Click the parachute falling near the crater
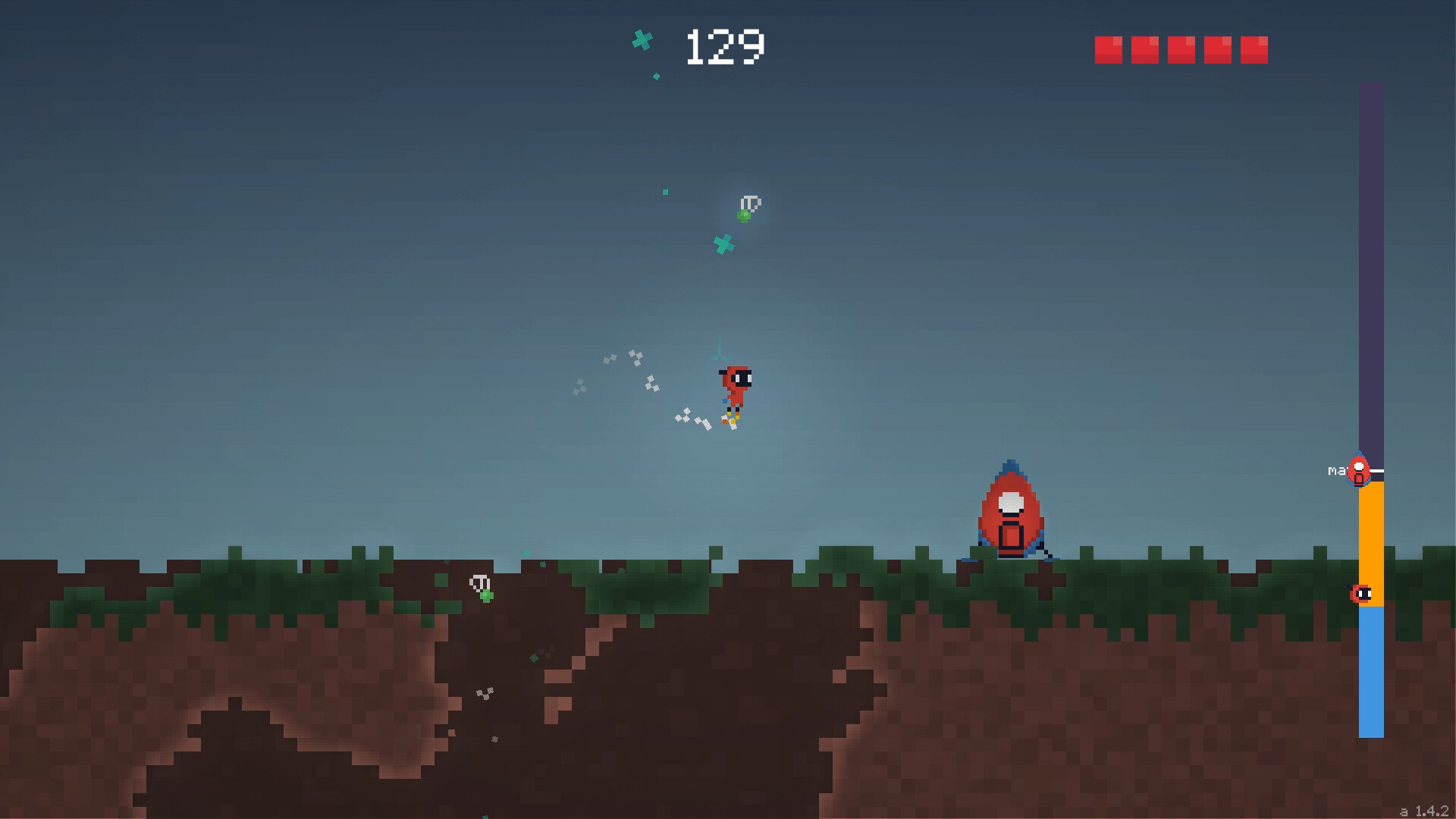This screenshot has width=1456, height=819. coord(479,584)
